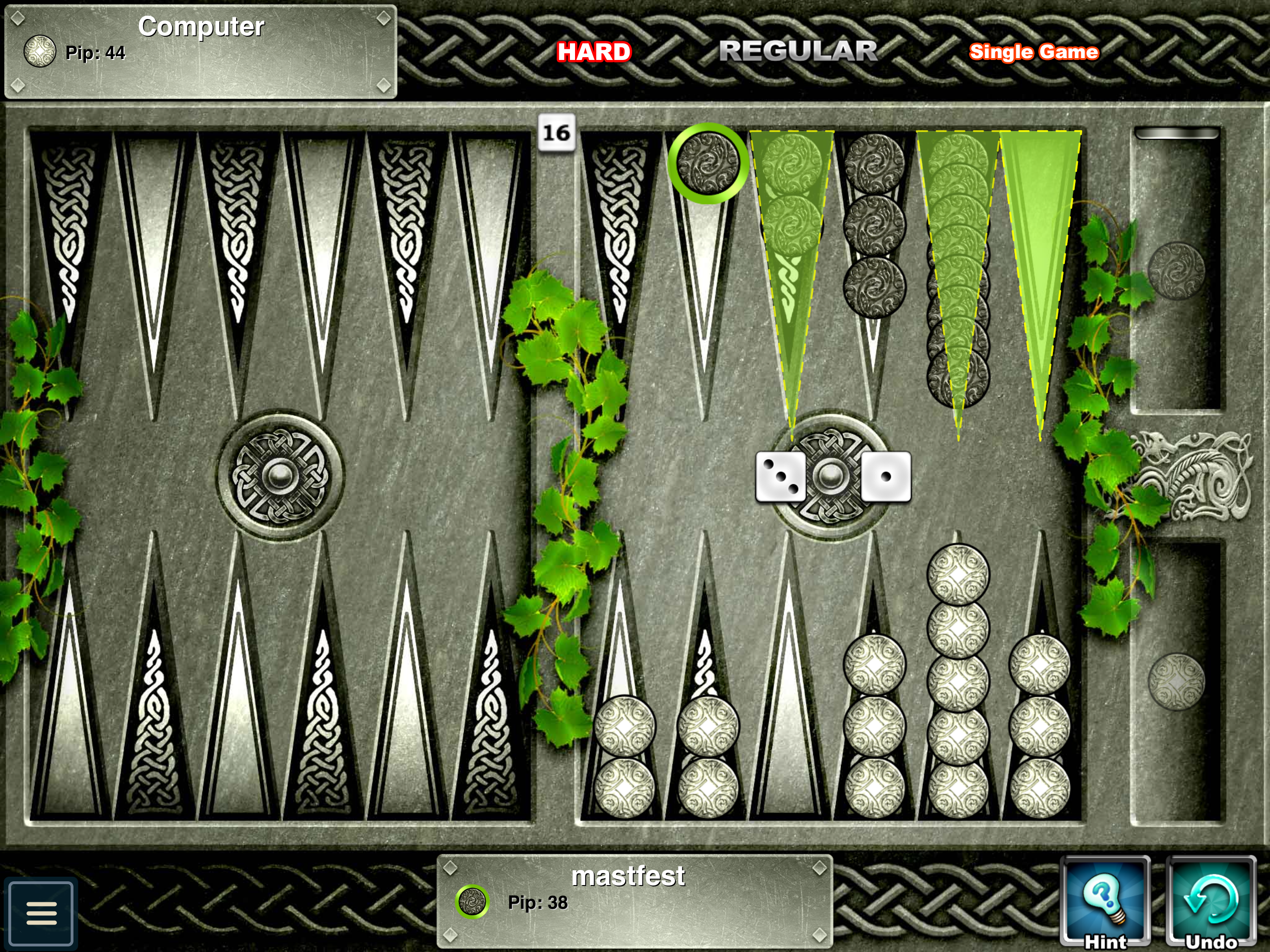Select the green-ringed dark checker
1270x952 pixels.
(708, 163)
